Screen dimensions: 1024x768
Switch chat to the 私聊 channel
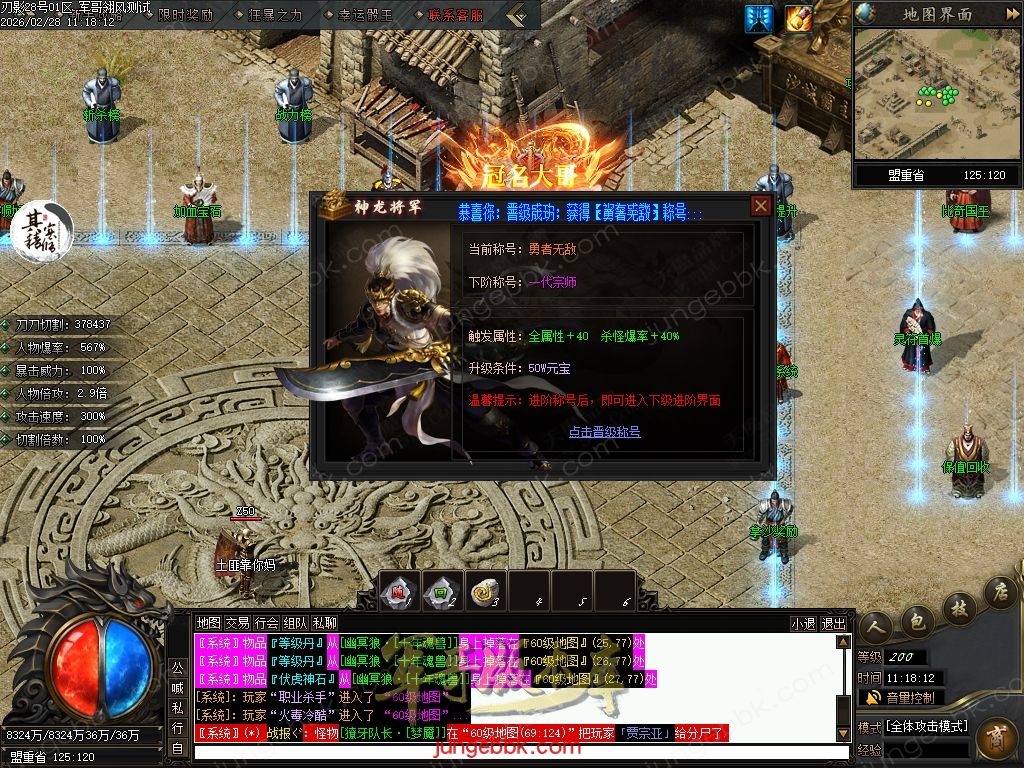coord(324,623)
